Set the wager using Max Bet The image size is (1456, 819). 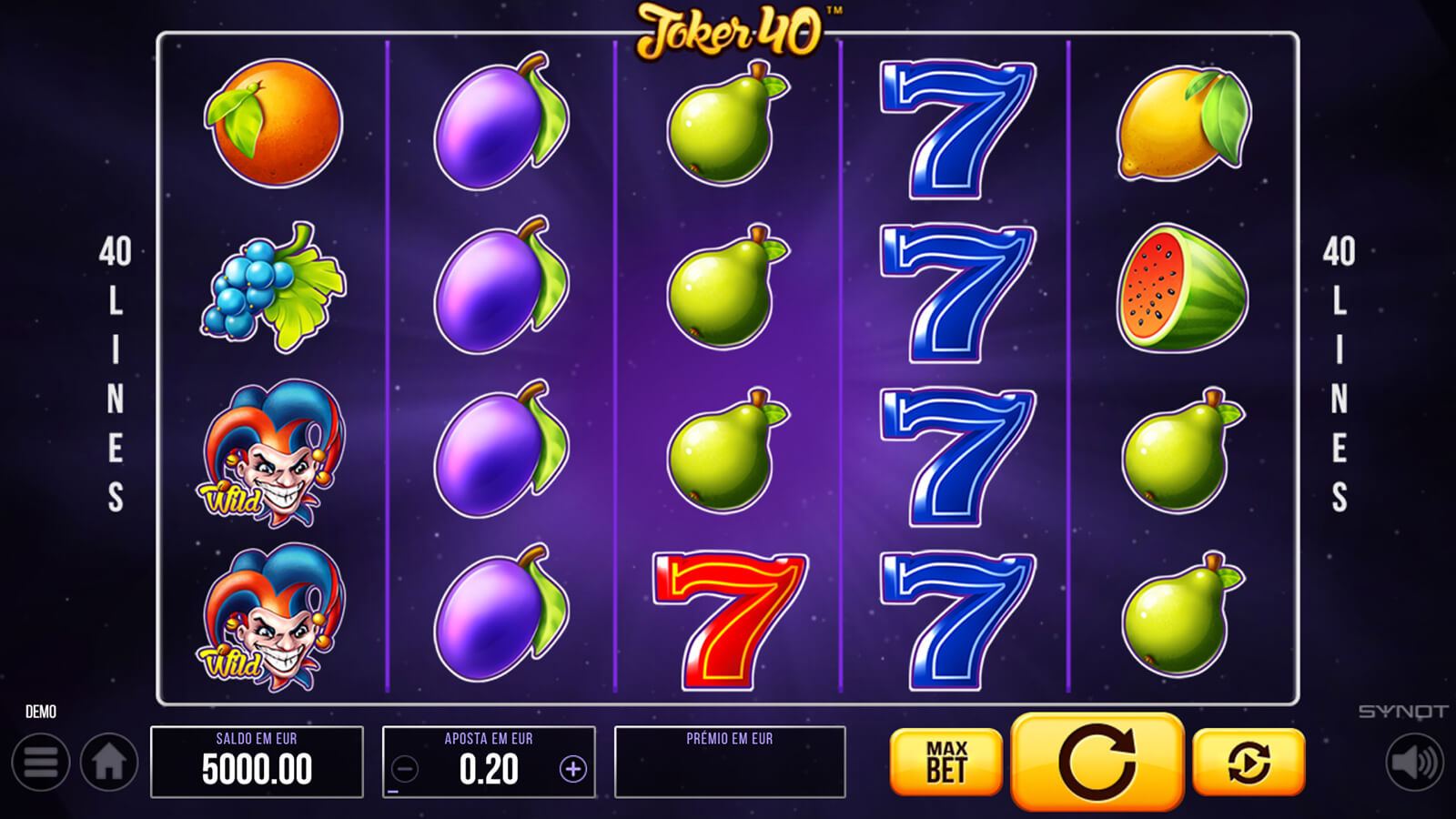point(945,762)
